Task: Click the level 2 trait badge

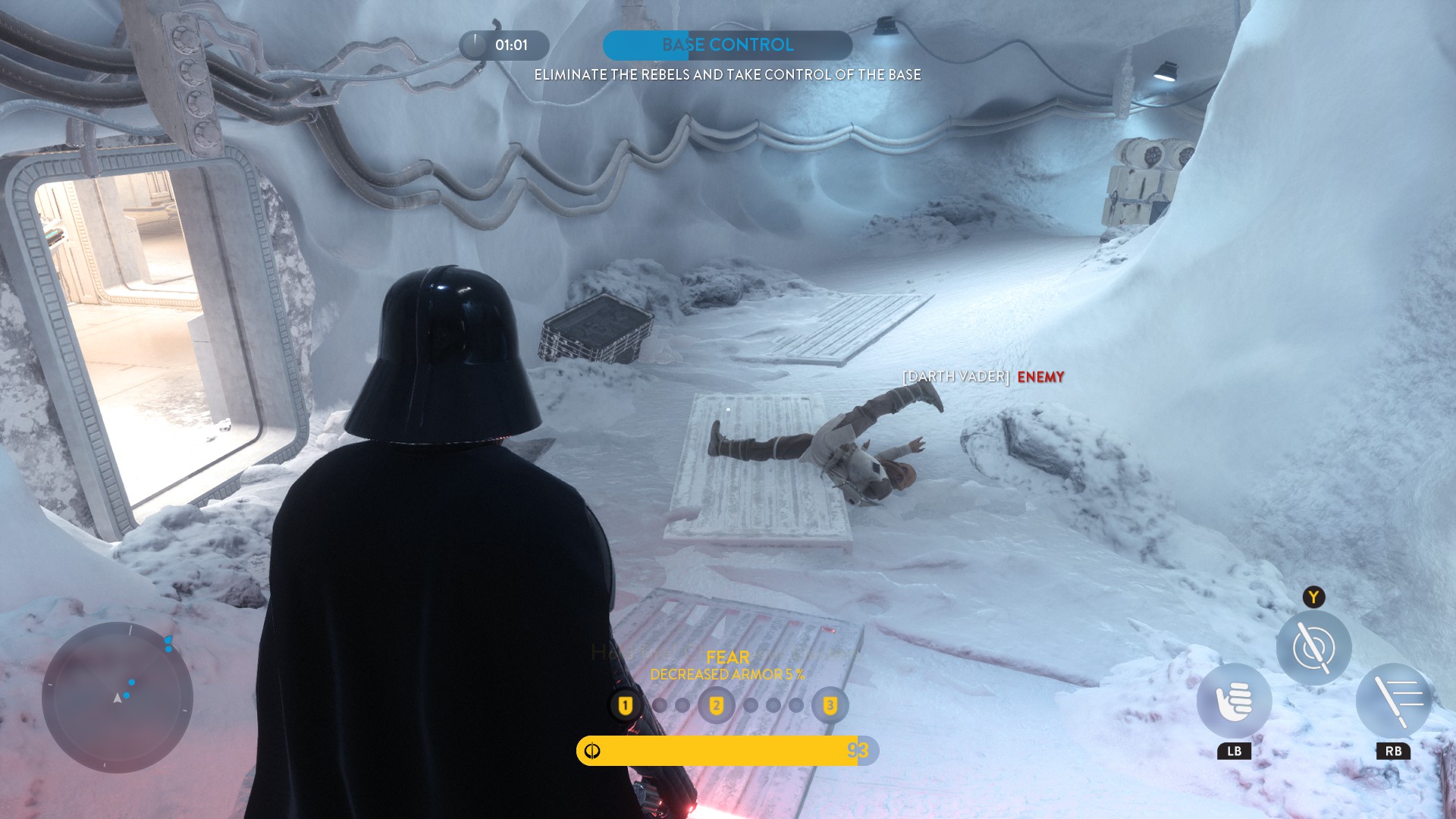Action: (x=716, y=706)
